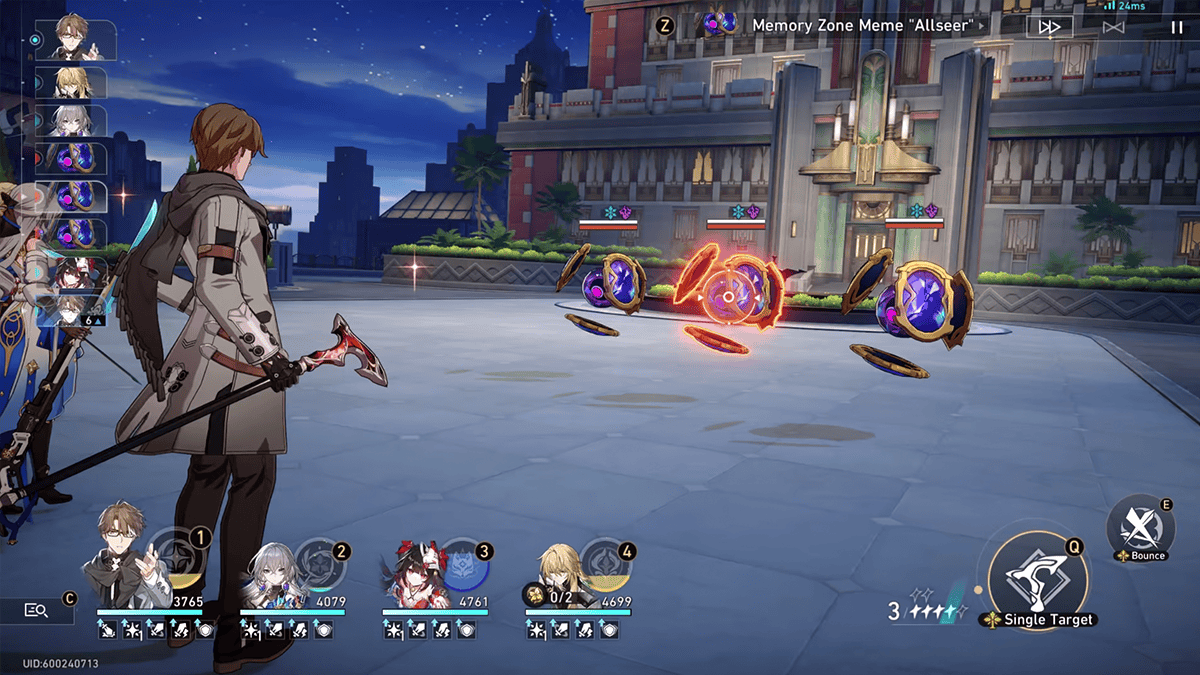Select Luocha's portrait in the party bar
Viewport: 1200px width, 675px height.
tap(552, 570)
